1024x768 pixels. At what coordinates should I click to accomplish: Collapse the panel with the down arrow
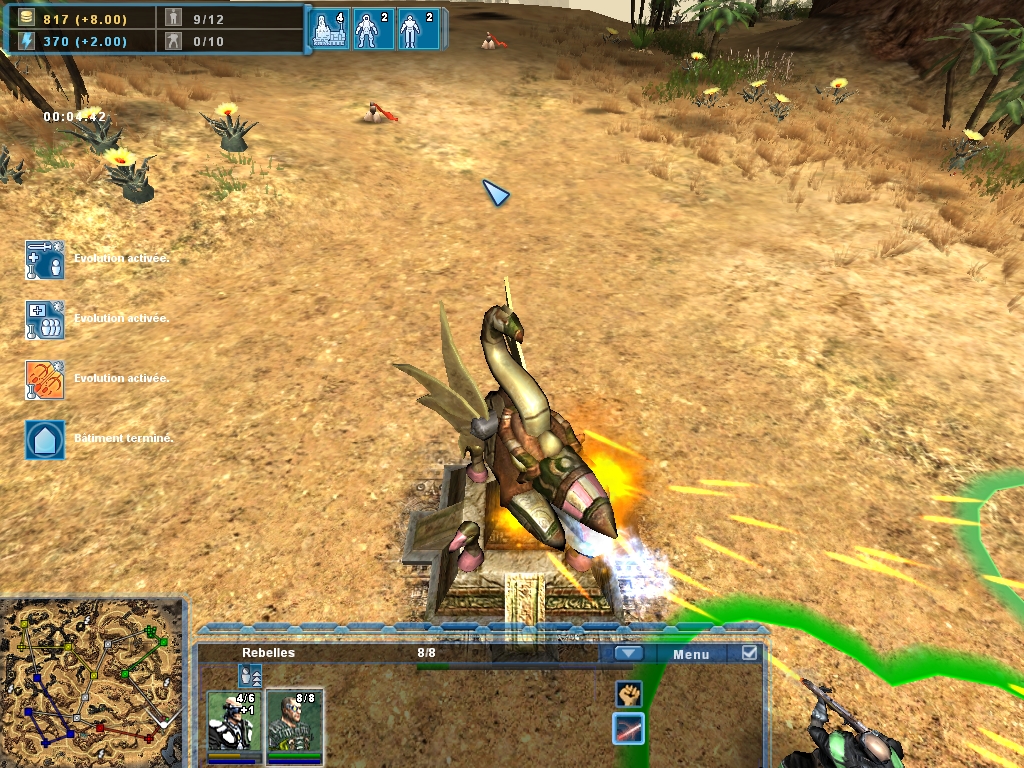point(628,654)
